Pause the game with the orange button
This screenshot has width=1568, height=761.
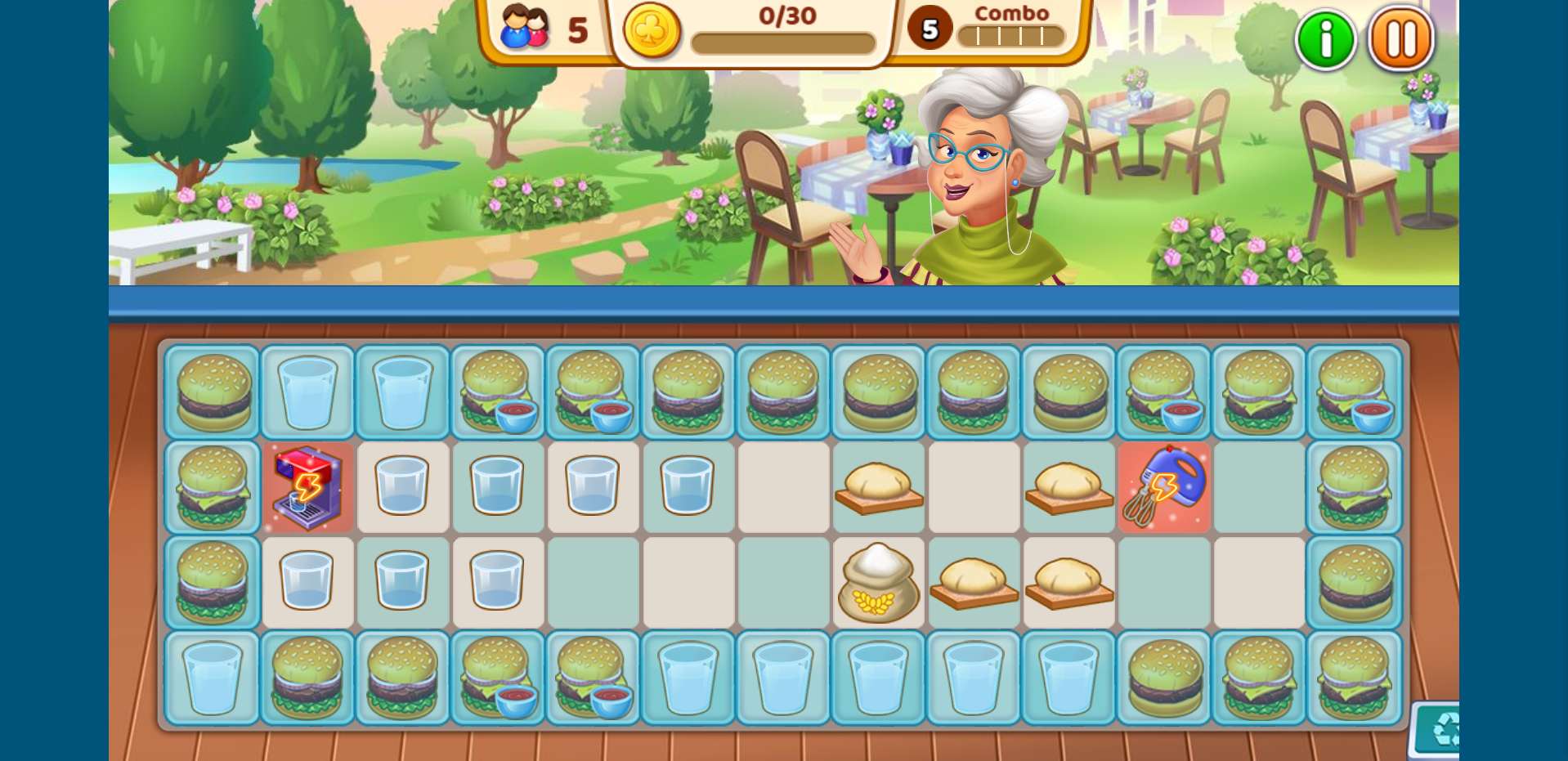click(x=1400, y=39)
